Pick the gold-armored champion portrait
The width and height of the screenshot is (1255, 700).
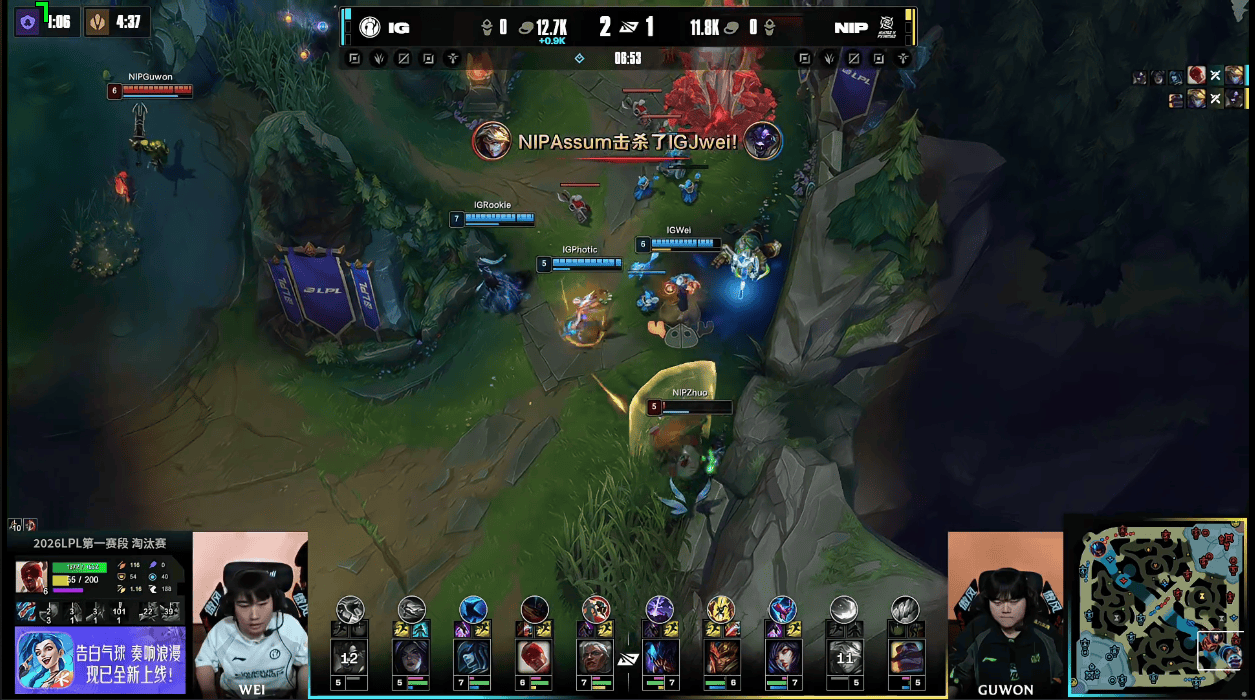[720, 656]
